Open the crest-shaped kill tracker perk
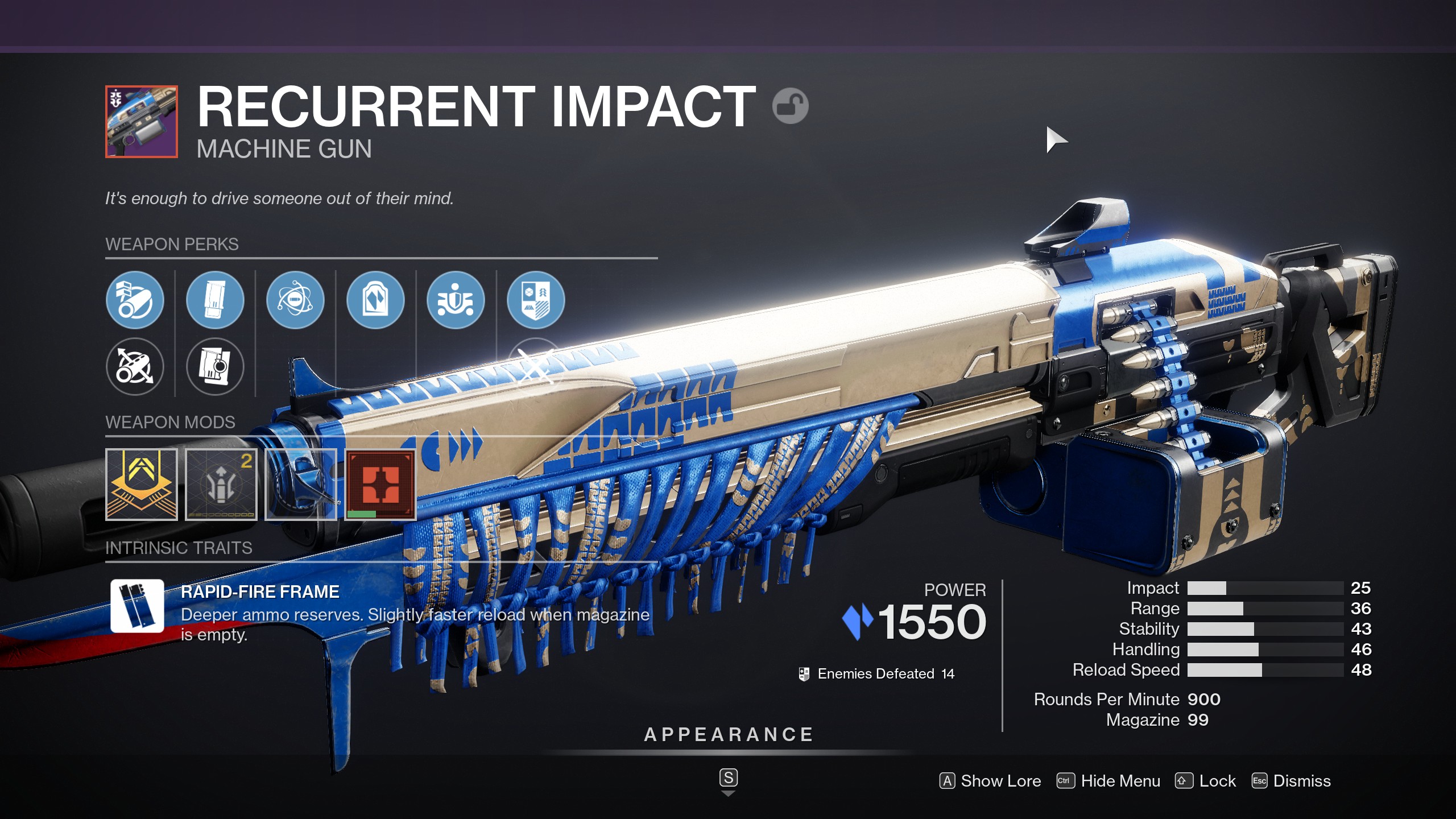This screenshot has height=819, width=1456. (536, 300)
